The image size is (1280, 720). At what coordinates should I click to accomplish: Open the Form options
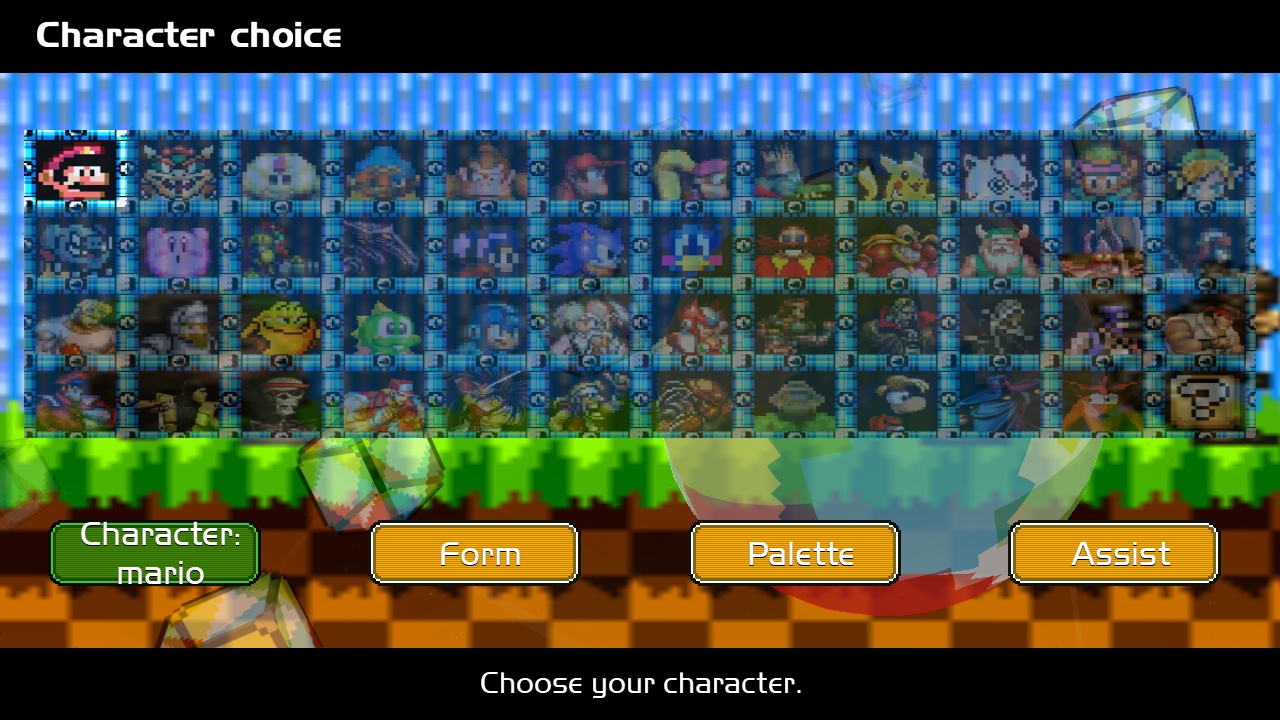pos(475,553)
